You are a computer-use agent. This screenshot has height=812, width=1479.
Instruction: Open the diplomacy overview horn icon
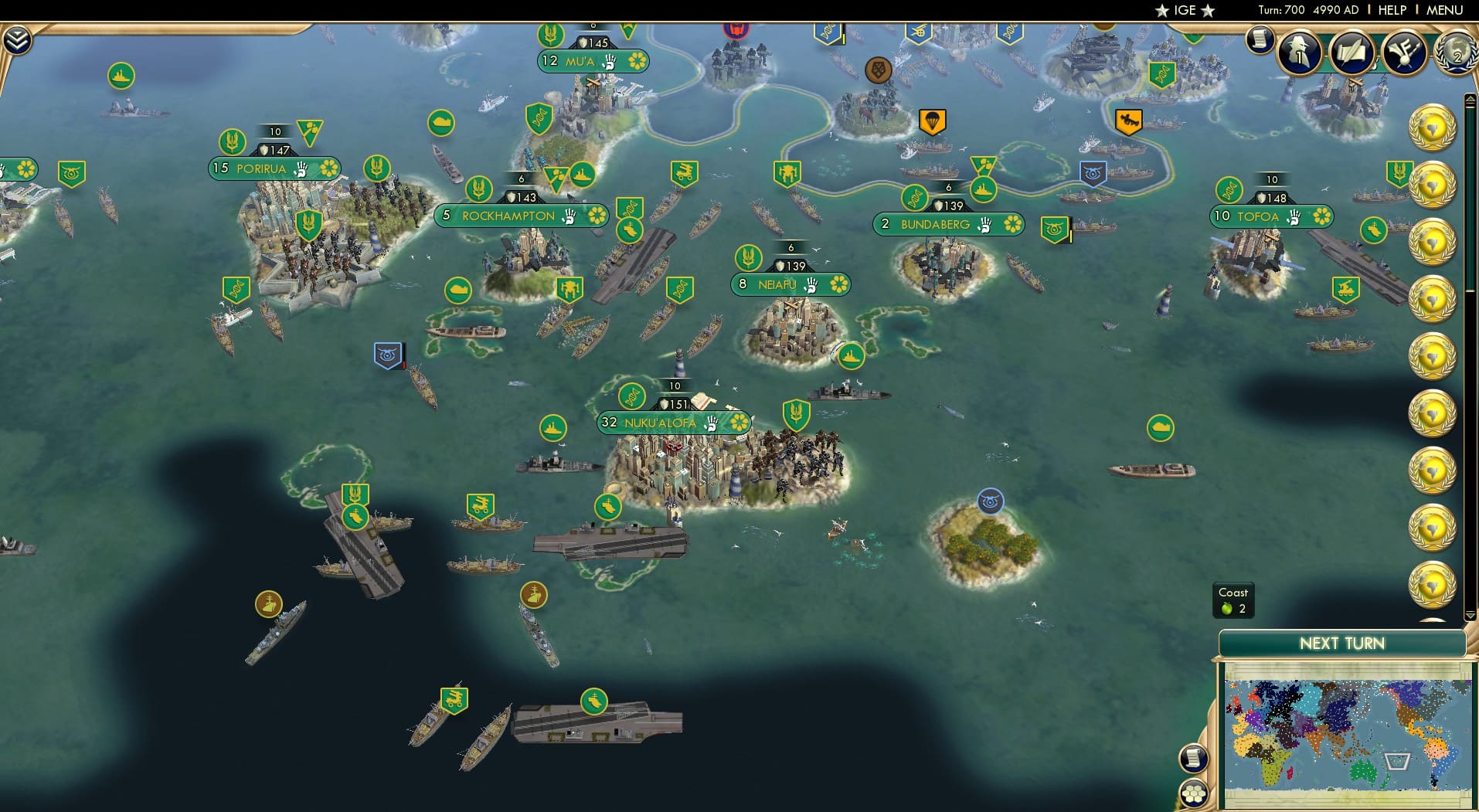[x=1403, y=52]
